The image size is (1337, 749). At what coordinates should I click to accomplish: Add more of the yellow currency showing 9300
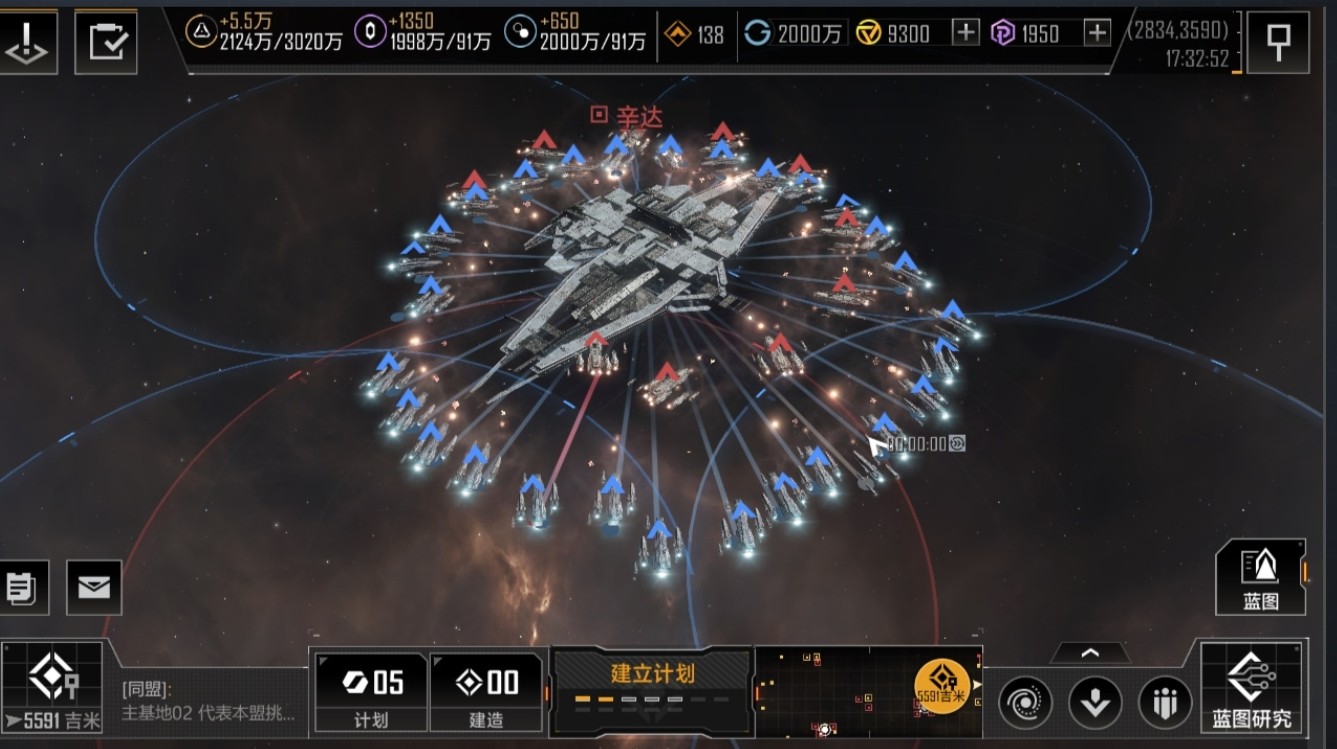click(x=965, y=33)
